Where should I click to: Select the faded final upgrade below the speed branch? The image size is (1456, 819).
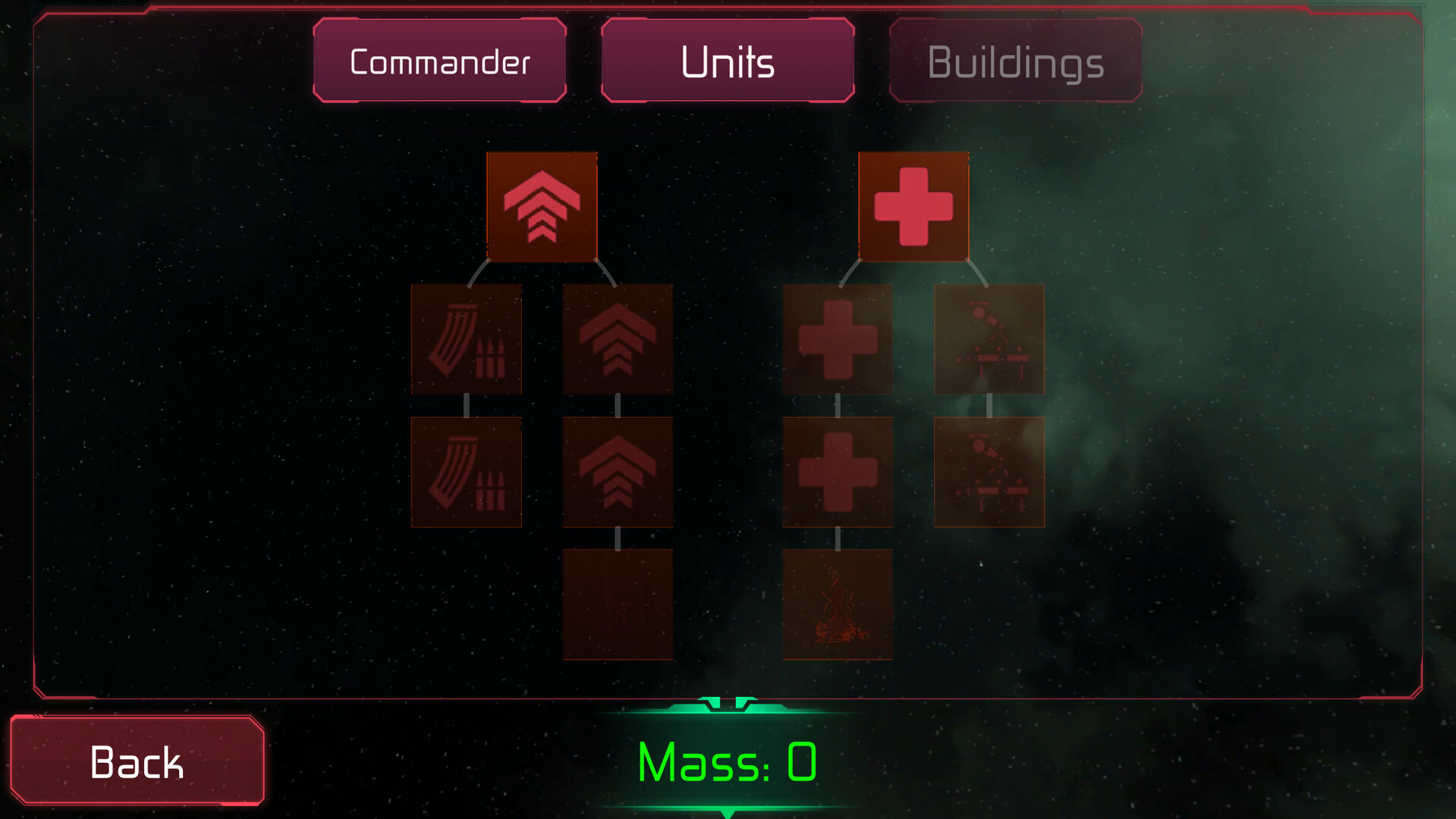pos(618,603)
